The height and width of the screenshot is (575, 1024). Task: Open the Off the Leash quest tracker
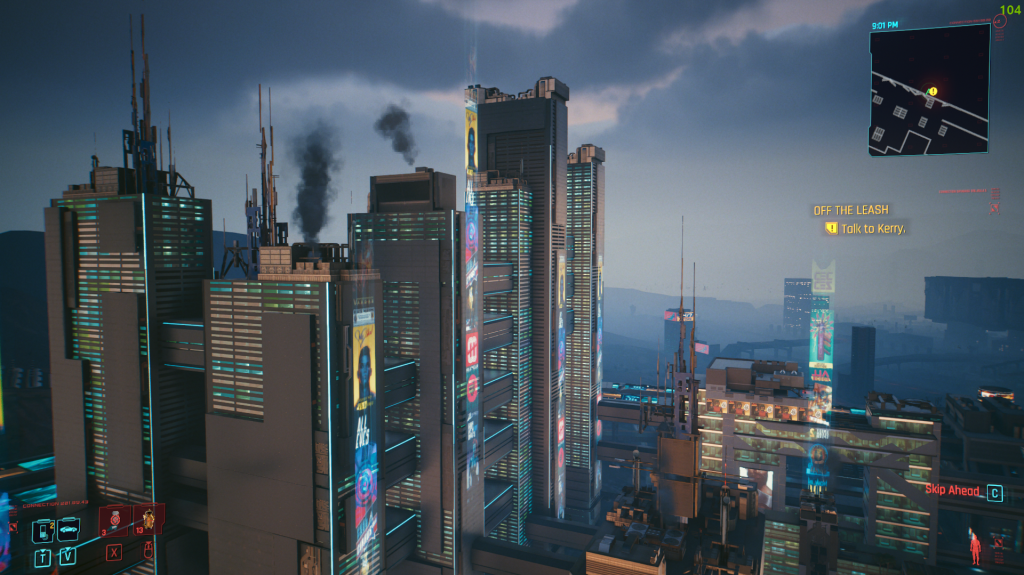coord(850,210)
